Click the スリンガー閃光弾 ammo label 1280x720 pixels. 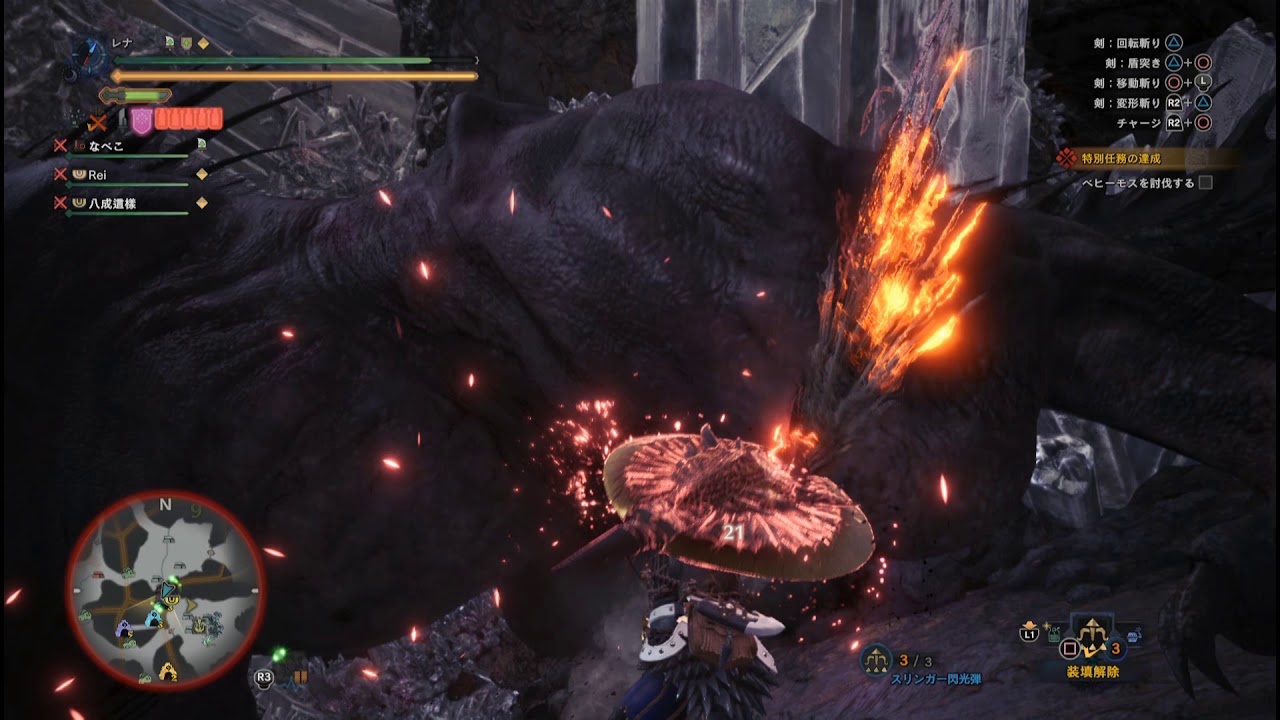click(x=937, y=677)
